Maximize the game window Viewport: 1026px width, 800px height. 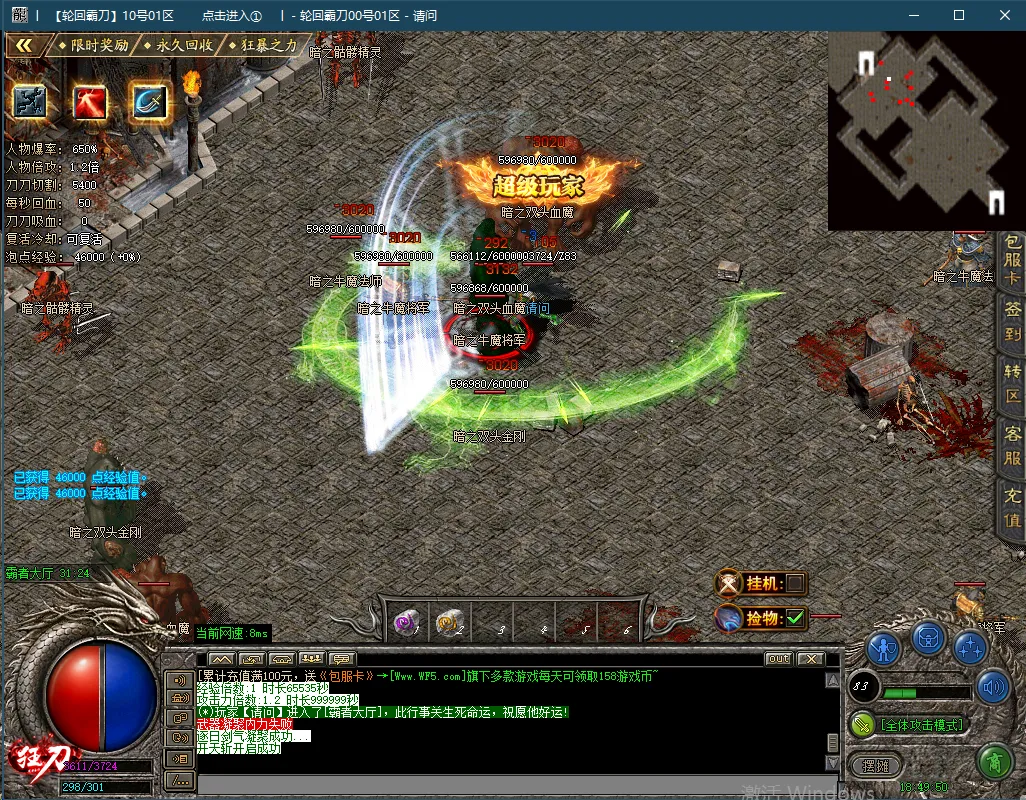(x=959, y=15)
